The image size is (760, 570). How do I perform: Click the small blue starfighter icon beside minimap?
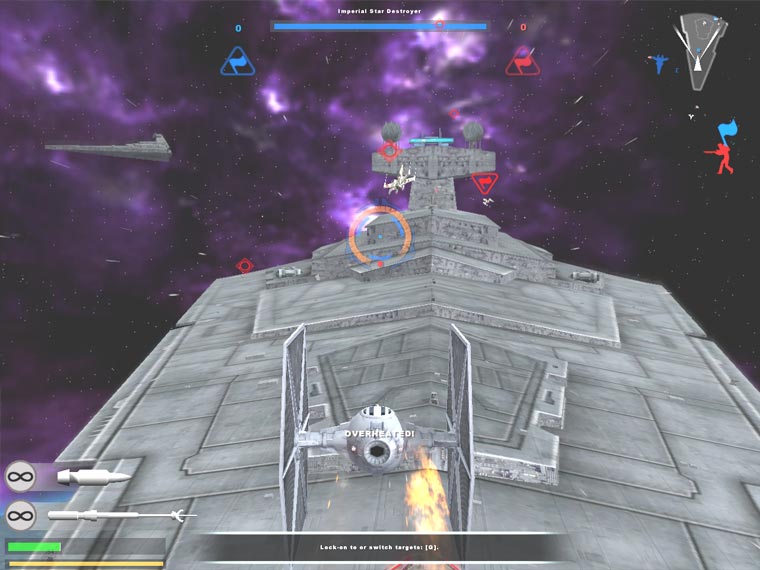tap(659, 64)
